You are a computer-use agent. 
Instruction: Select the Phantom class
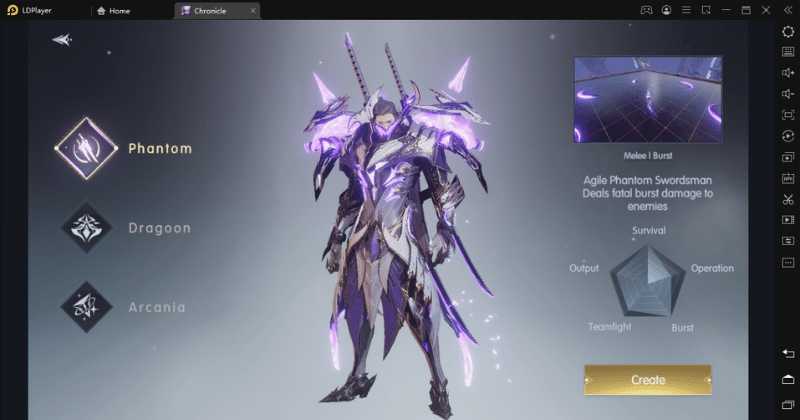(x=86, y=149)
